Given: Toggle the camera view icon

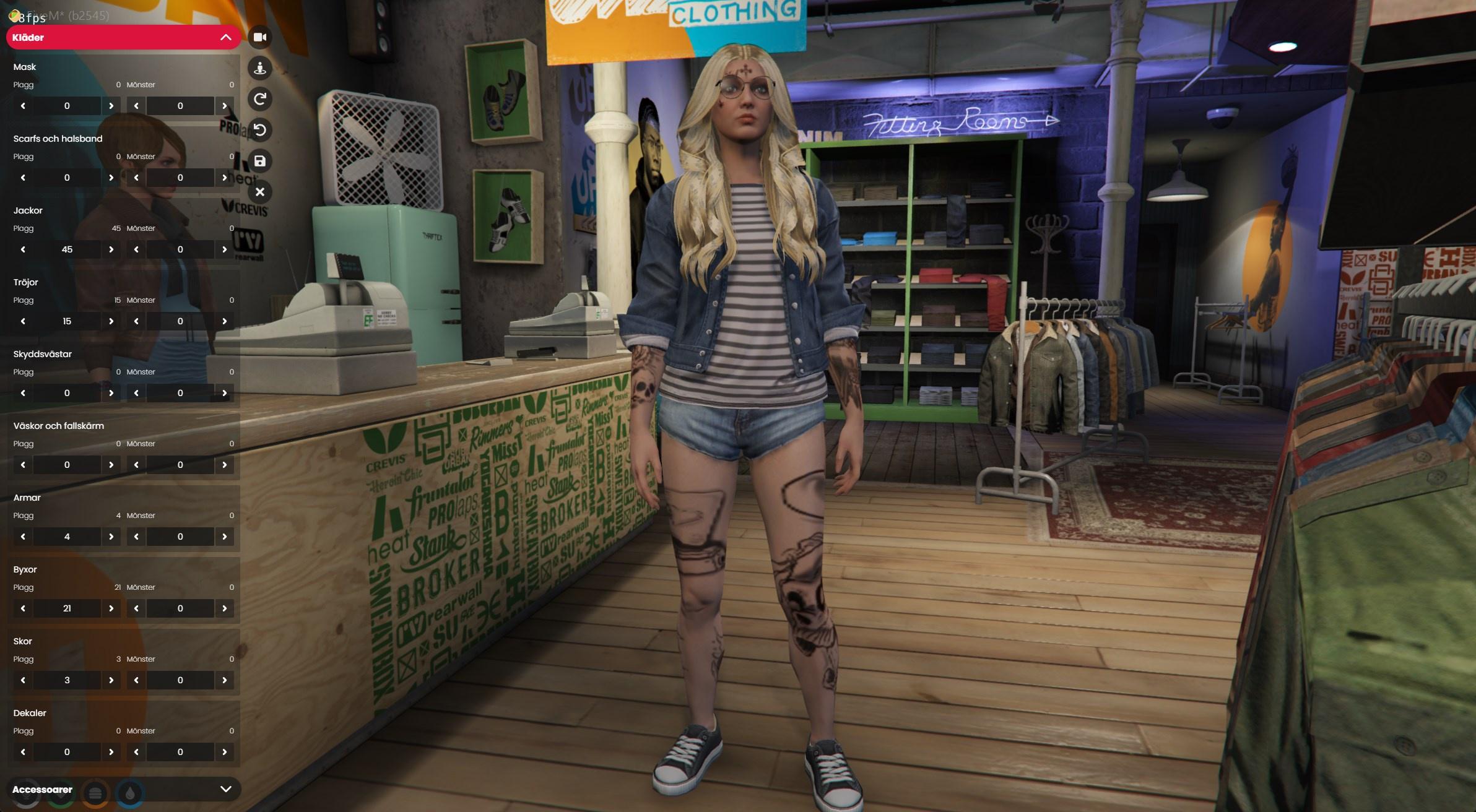Looking at the screenshot, I should (260, 37).
